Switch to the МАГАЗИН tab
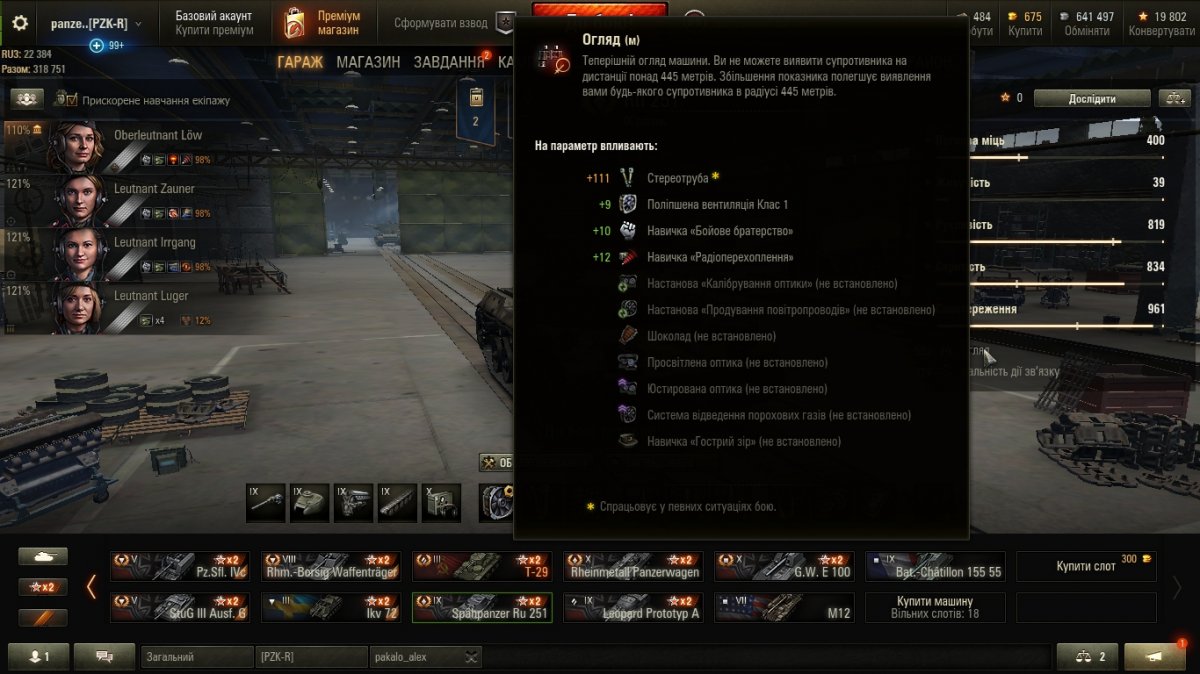Image resolution: width=1200 pixels, height=674 pixels. click(368, 62)
